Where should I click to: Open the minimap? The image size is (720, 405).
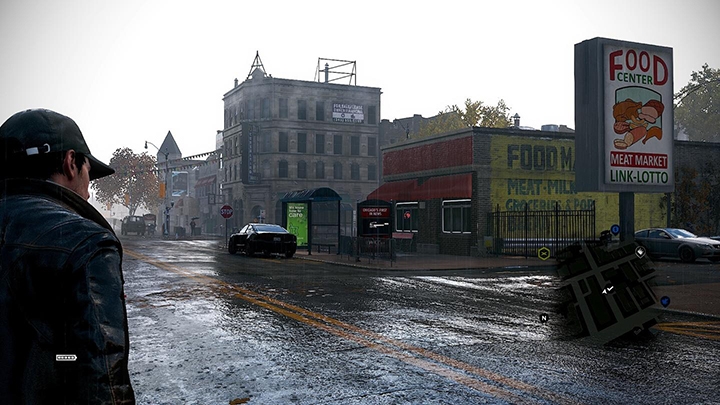tap(606, 290)
